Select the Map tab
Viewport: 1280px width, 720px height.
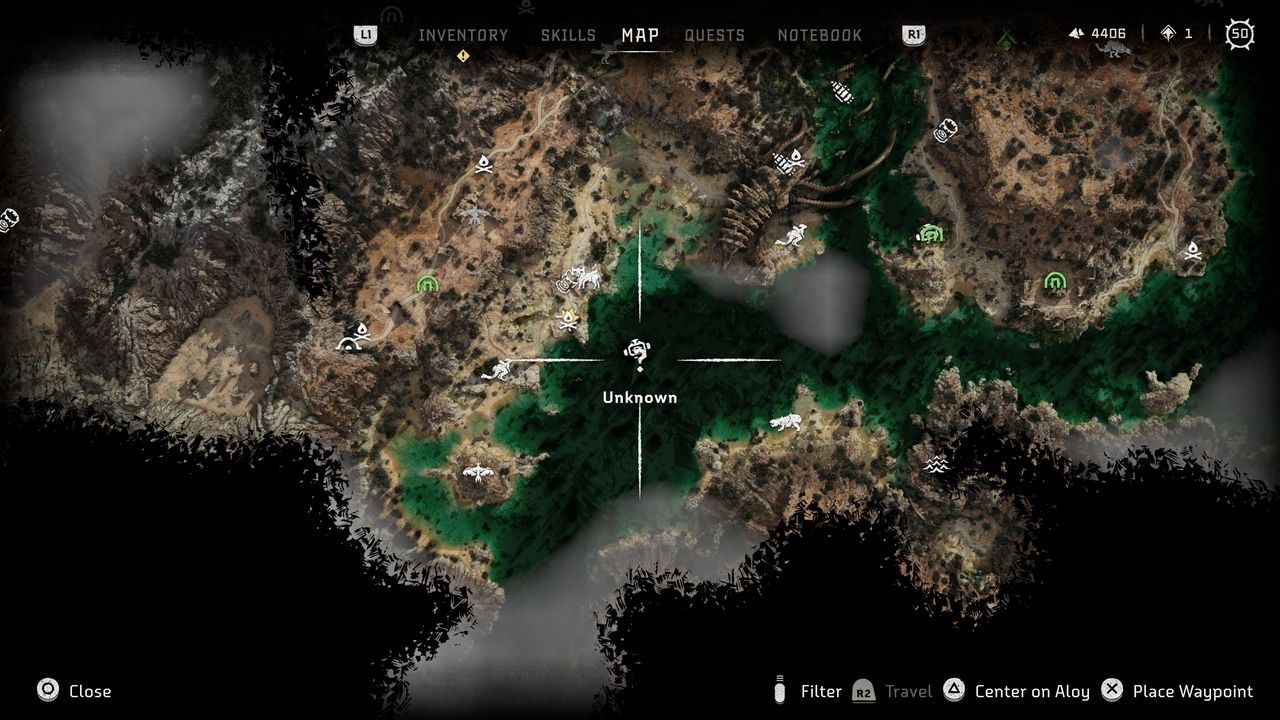click(x=640, y=35)
